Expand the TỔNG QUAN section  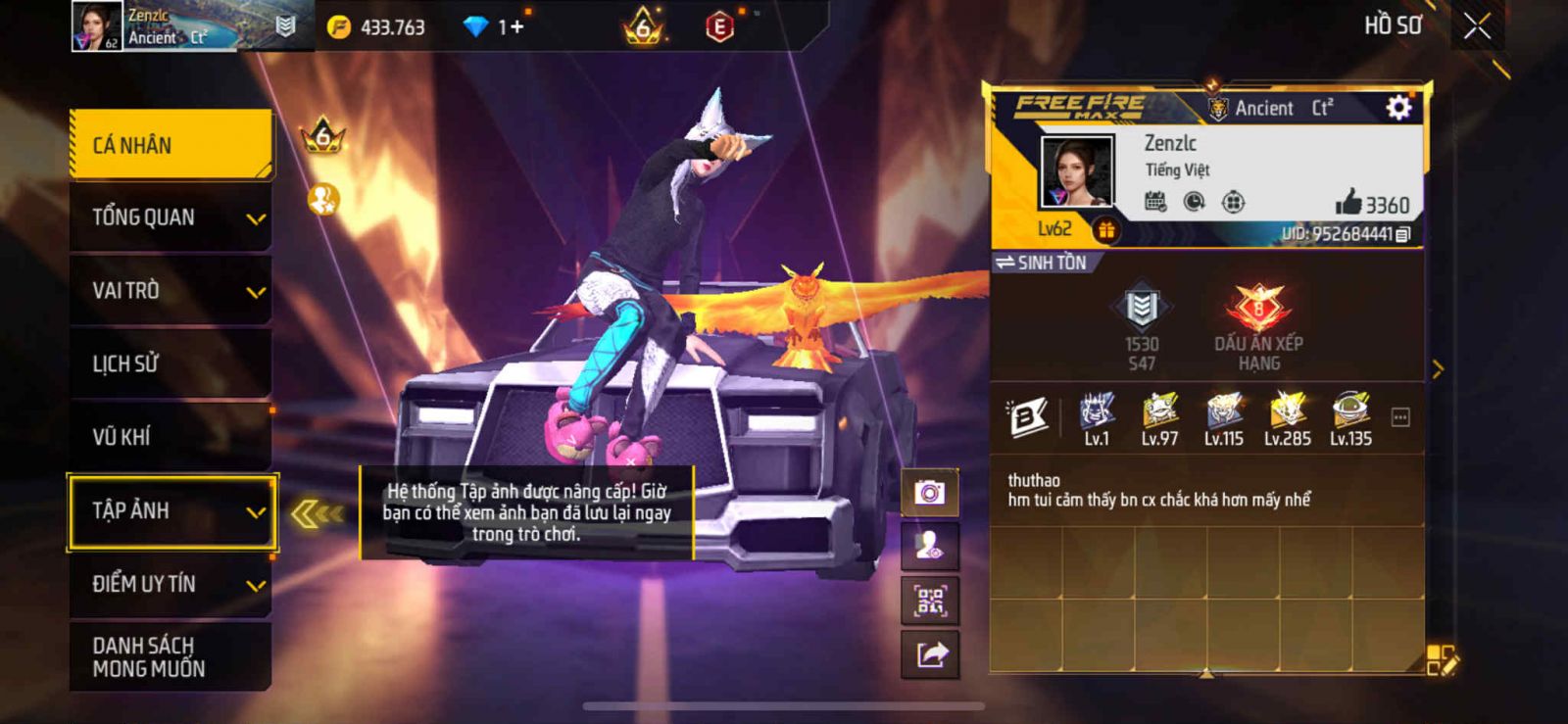click(x=171, y=217)
